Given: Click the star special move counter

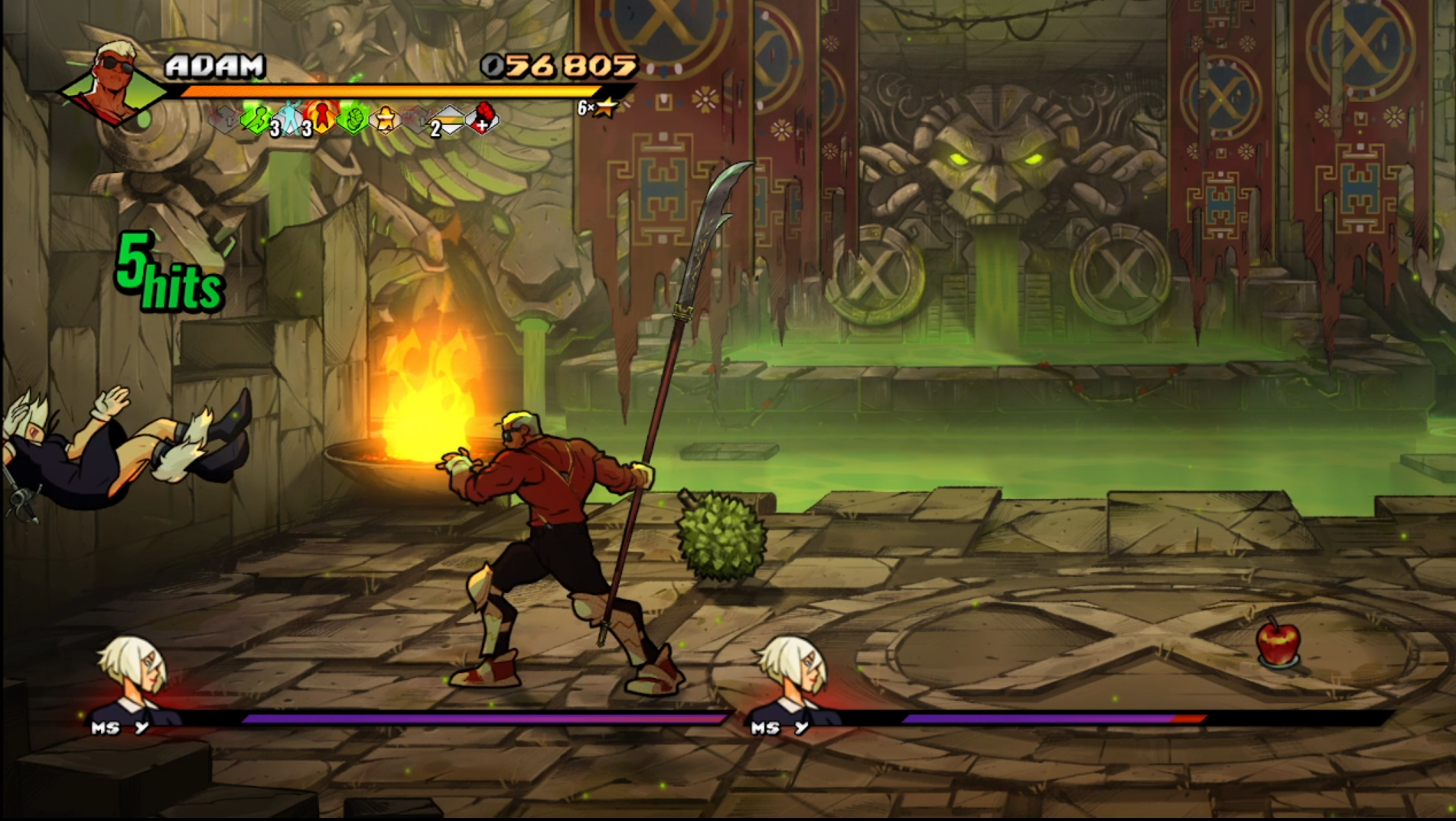Looking at the screenshot, I should pos(598,108).
